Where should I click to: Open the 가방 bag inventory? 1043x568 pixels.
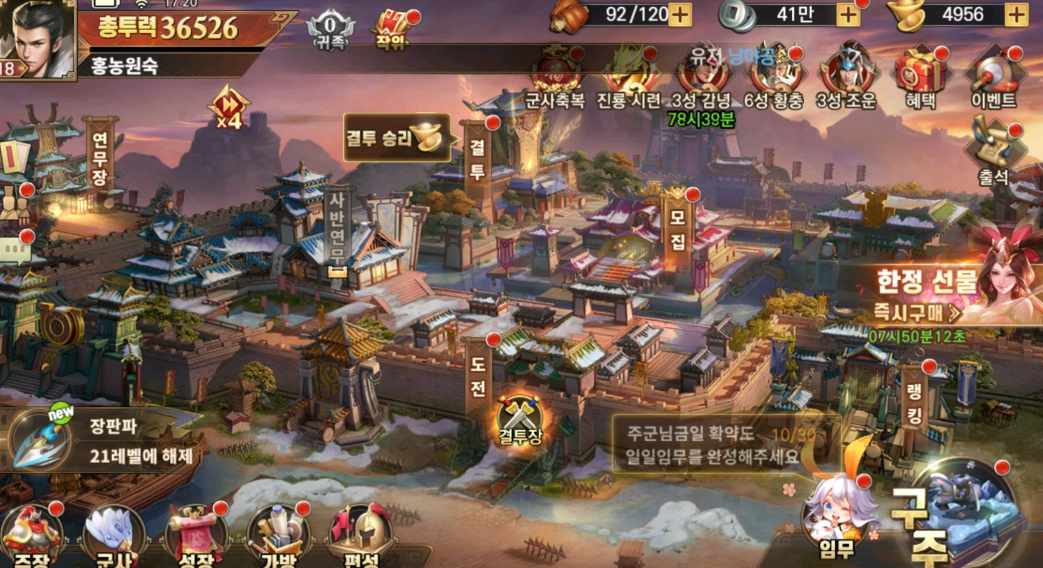(275, 535)
